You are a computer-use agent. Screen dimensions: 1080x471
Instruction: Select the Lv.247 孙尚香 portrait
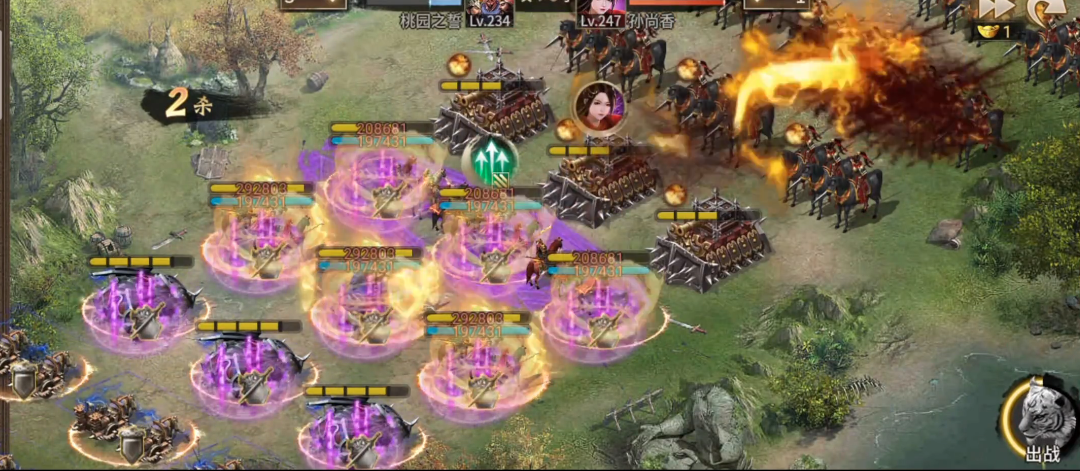point(600,8)
